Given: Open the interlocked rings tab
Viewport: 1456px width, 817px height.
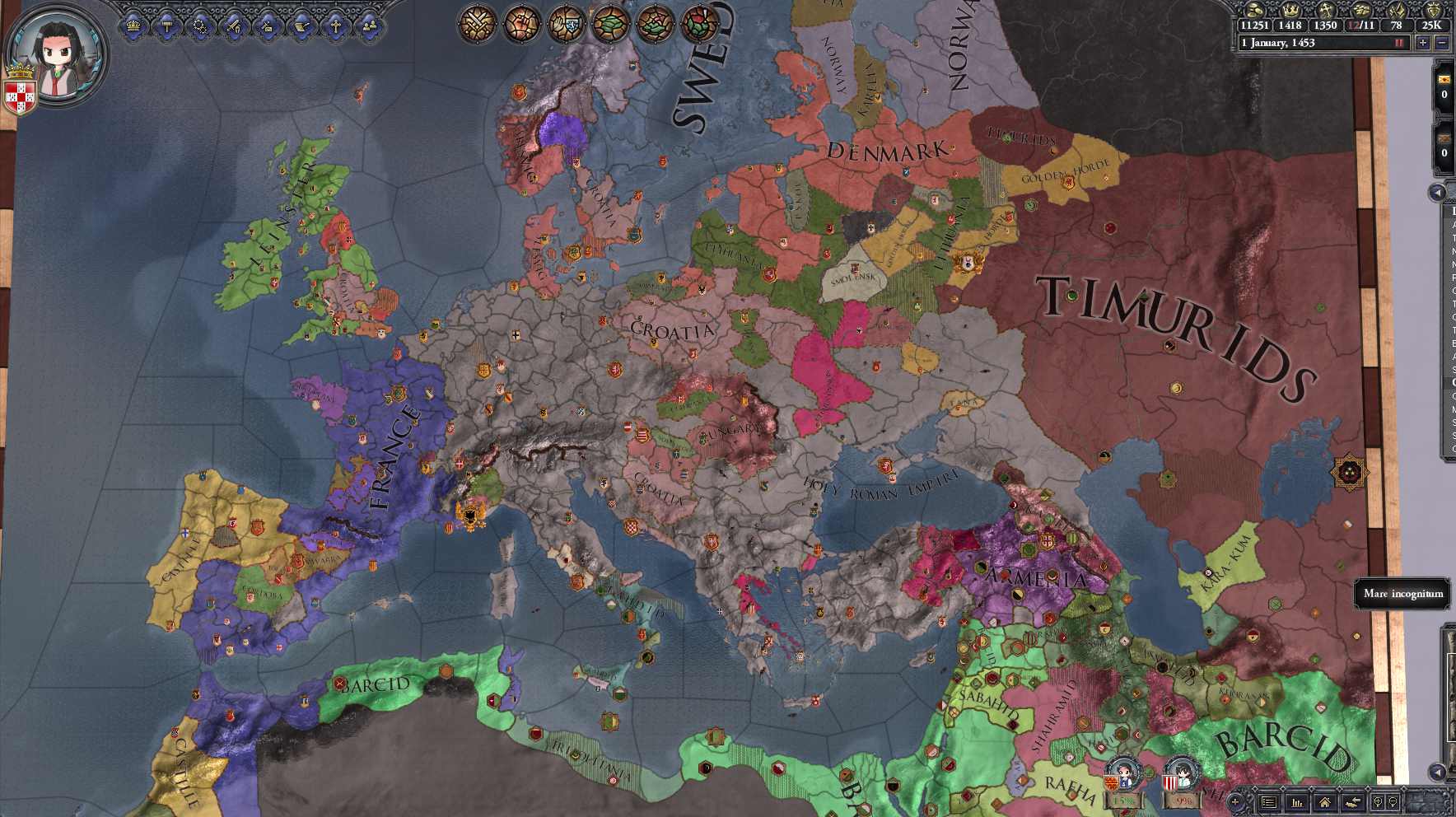Looking at the screenshot, I should [201, 26].
